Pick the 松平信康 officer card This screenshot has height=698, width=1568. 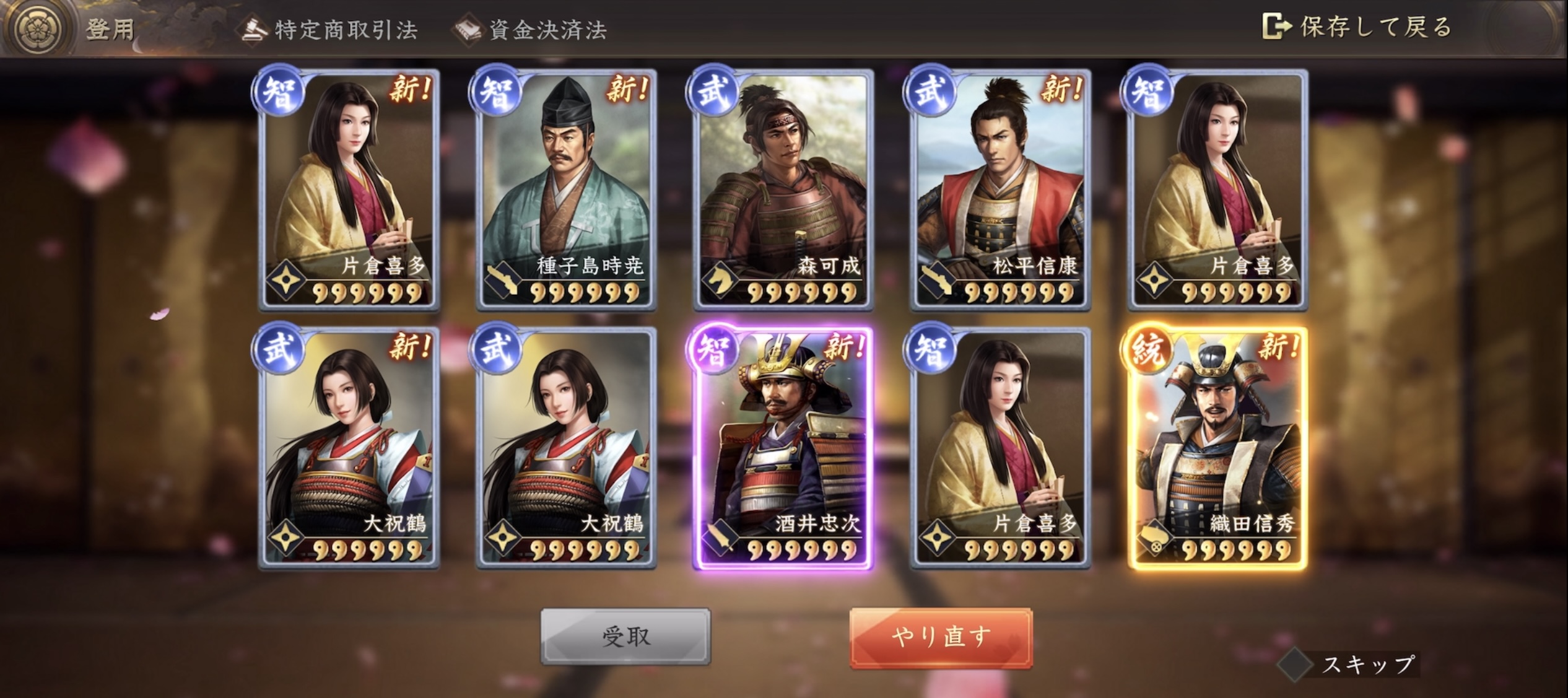pyautogui.click(x=1000, y=190)
